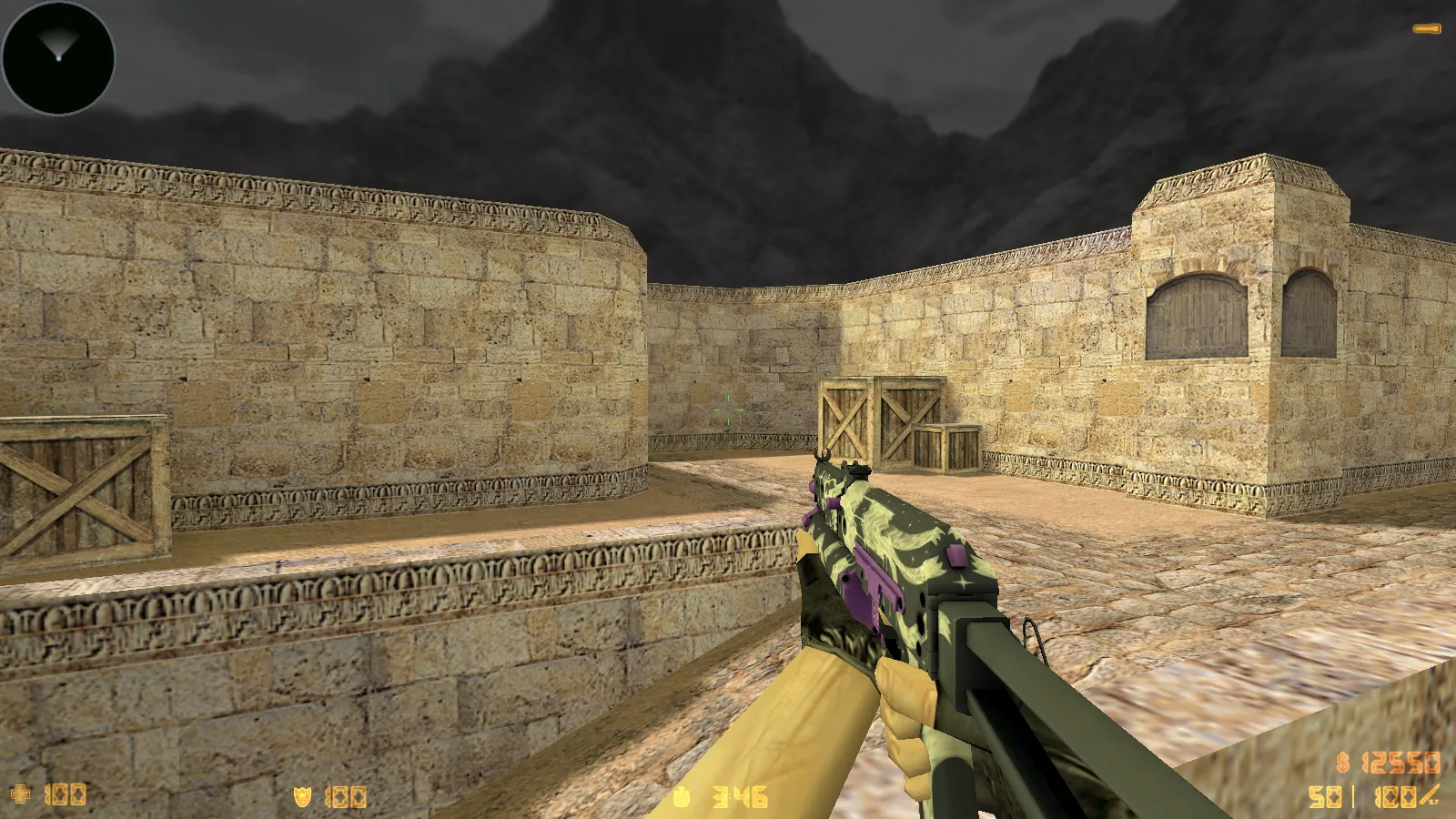Click the circular radar minimap
Viewport: 1456px width, 819px height.
(x=58, y=57)
